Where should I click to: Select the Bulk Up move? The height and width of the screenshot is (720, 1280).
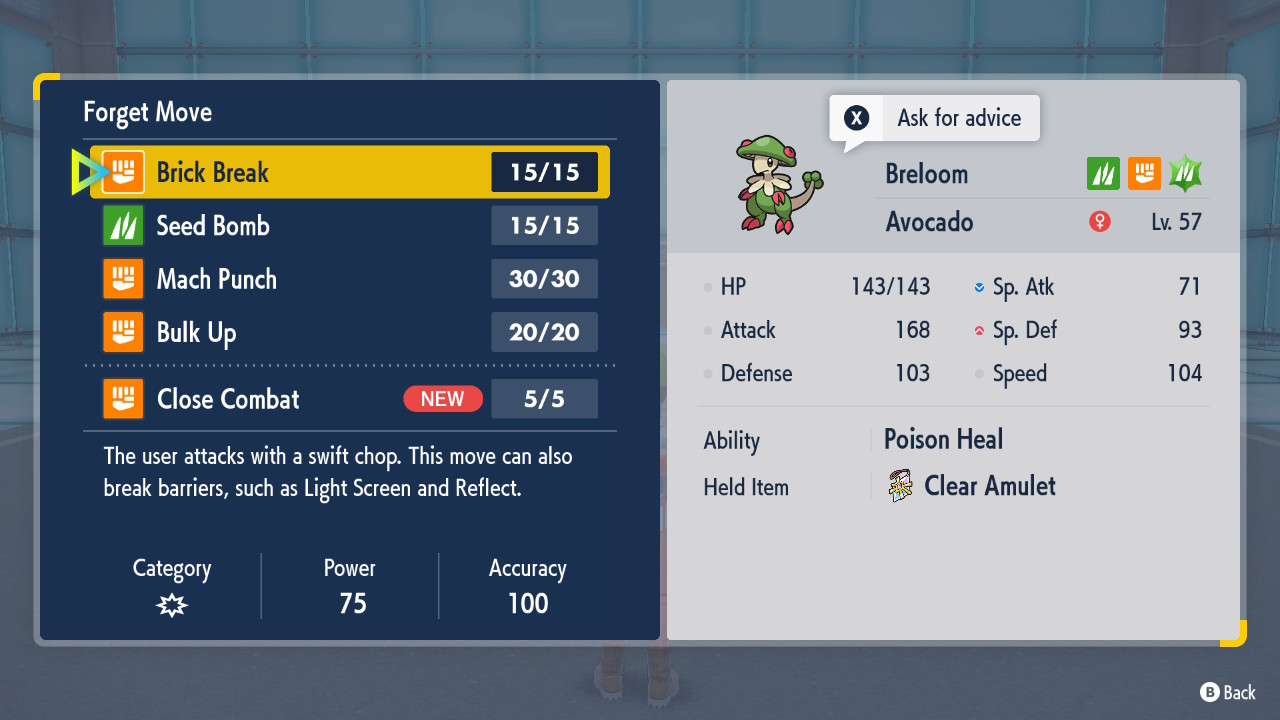click(350, 332)
